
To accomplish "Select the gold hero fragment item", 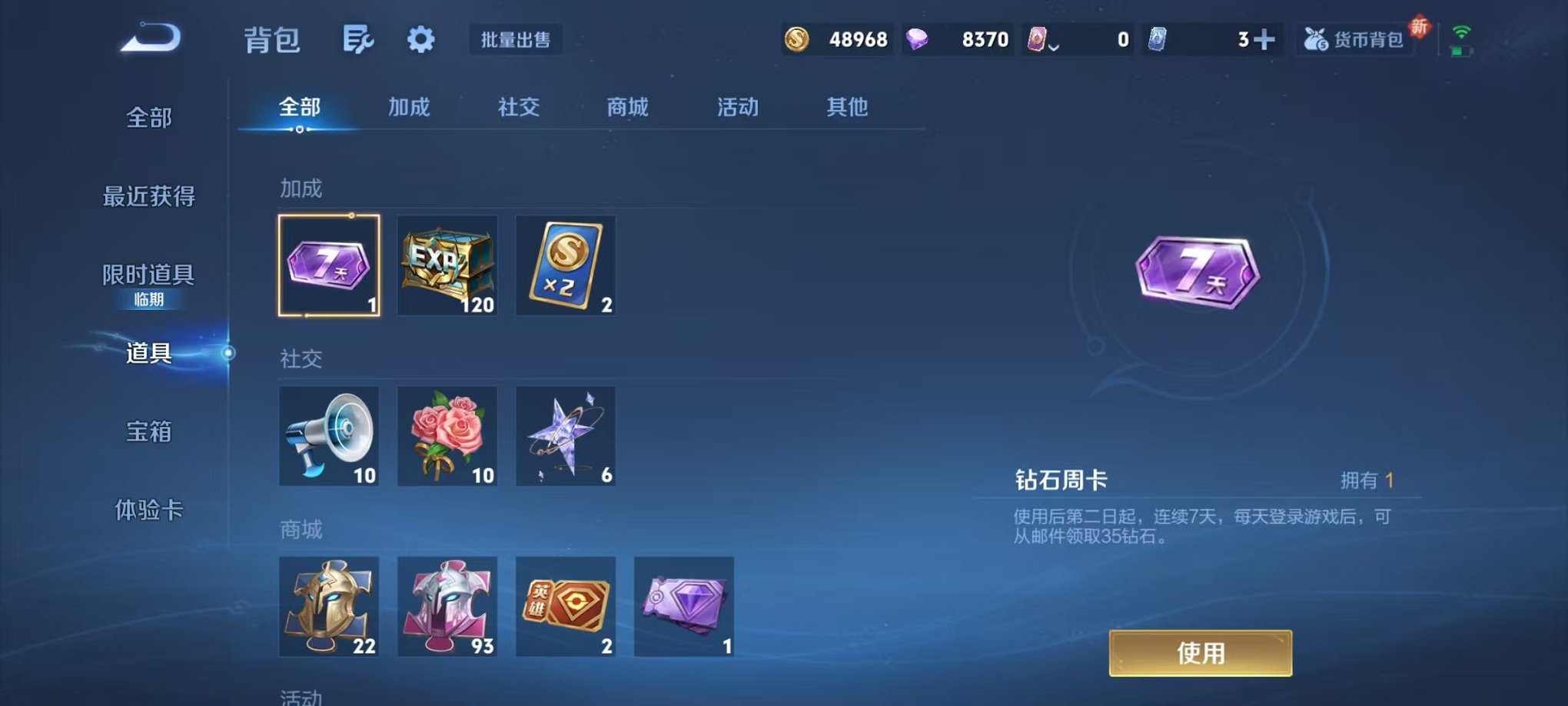I will [x=329, y=608].
